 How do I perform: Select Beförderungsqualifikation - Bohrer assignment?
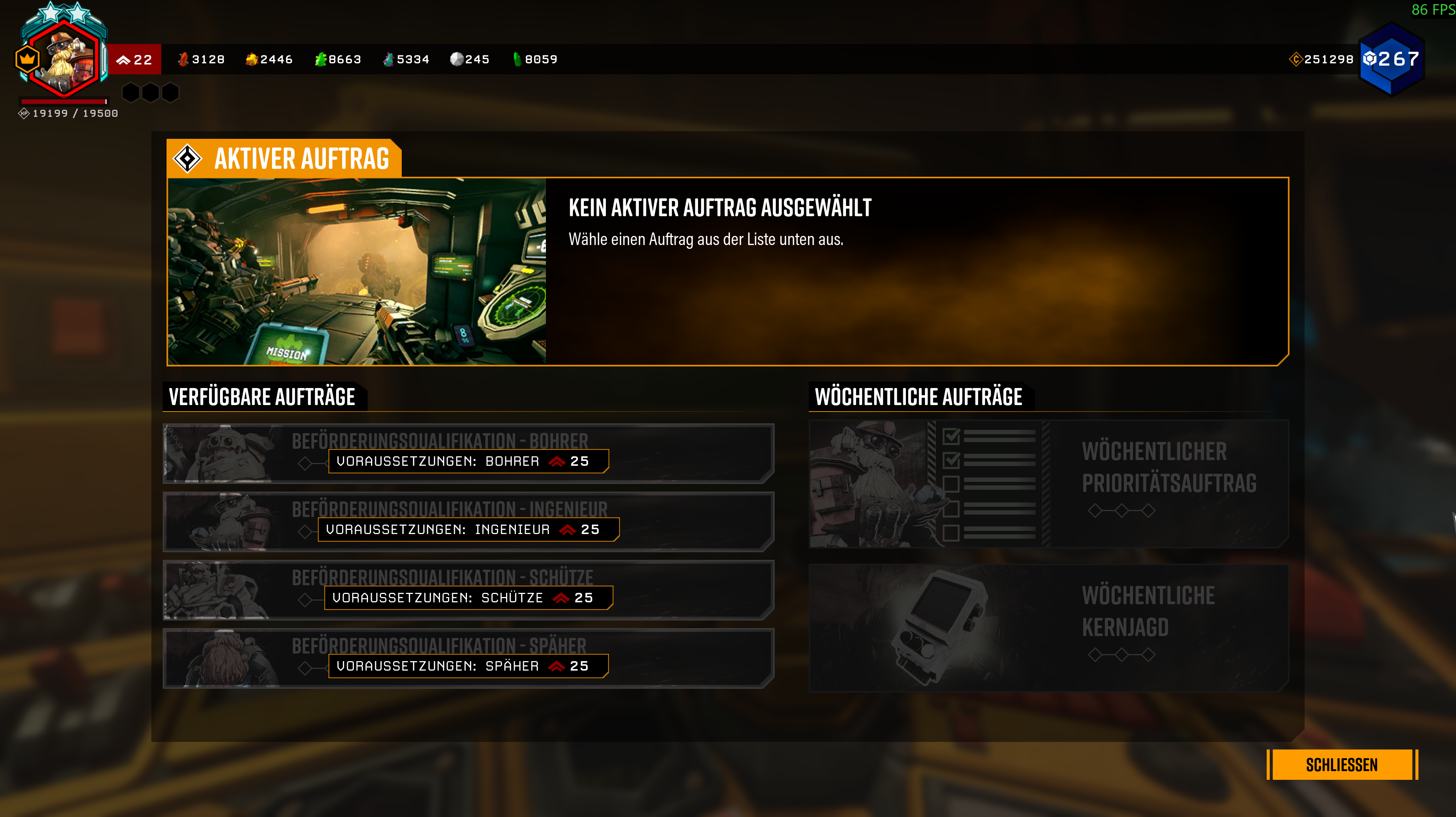click(x=467, y=453)
